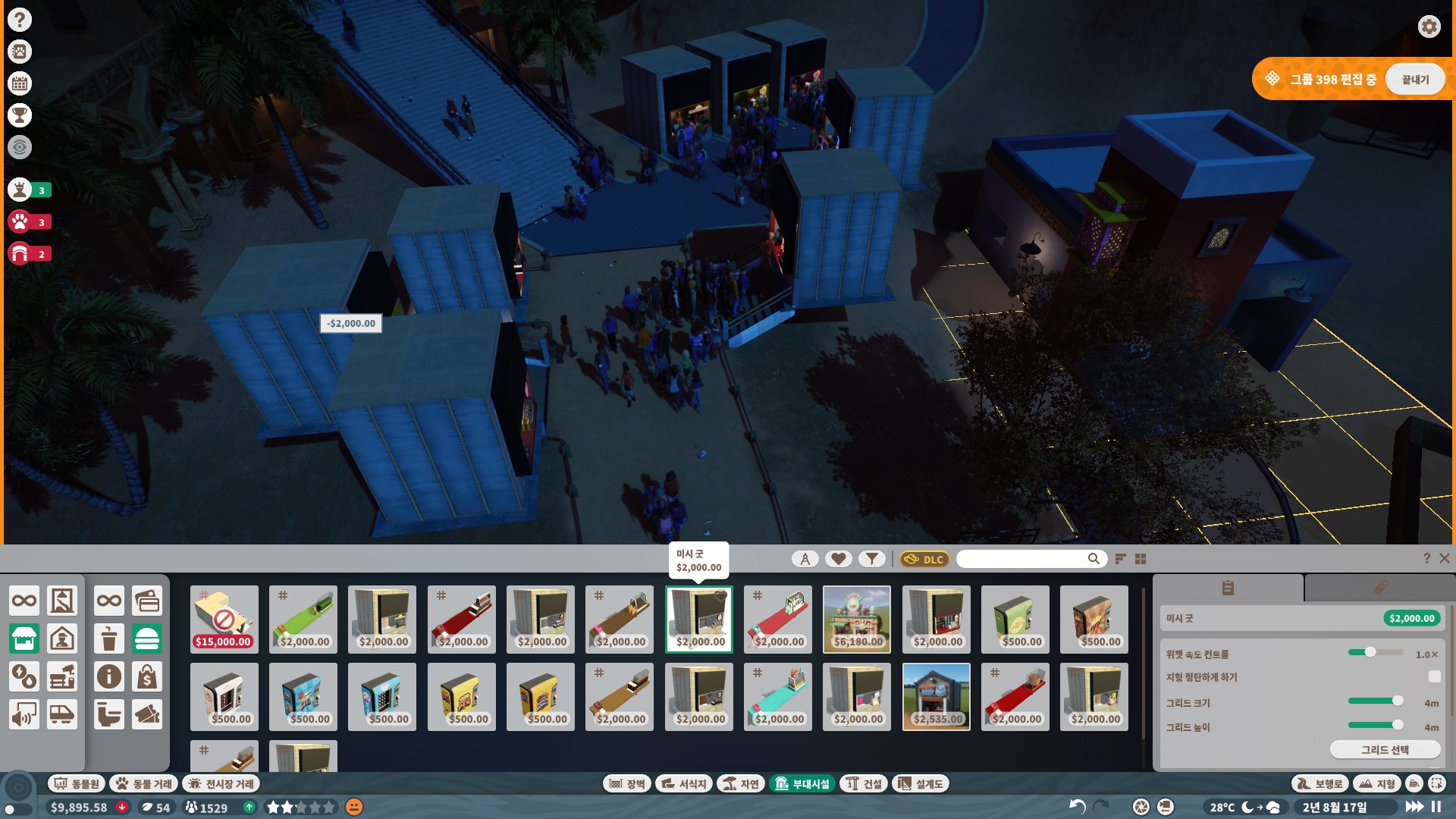Toggle the DLC filter
This screenshot has height=819, width=1456.
pyautogui.click(x=924, y=560)
